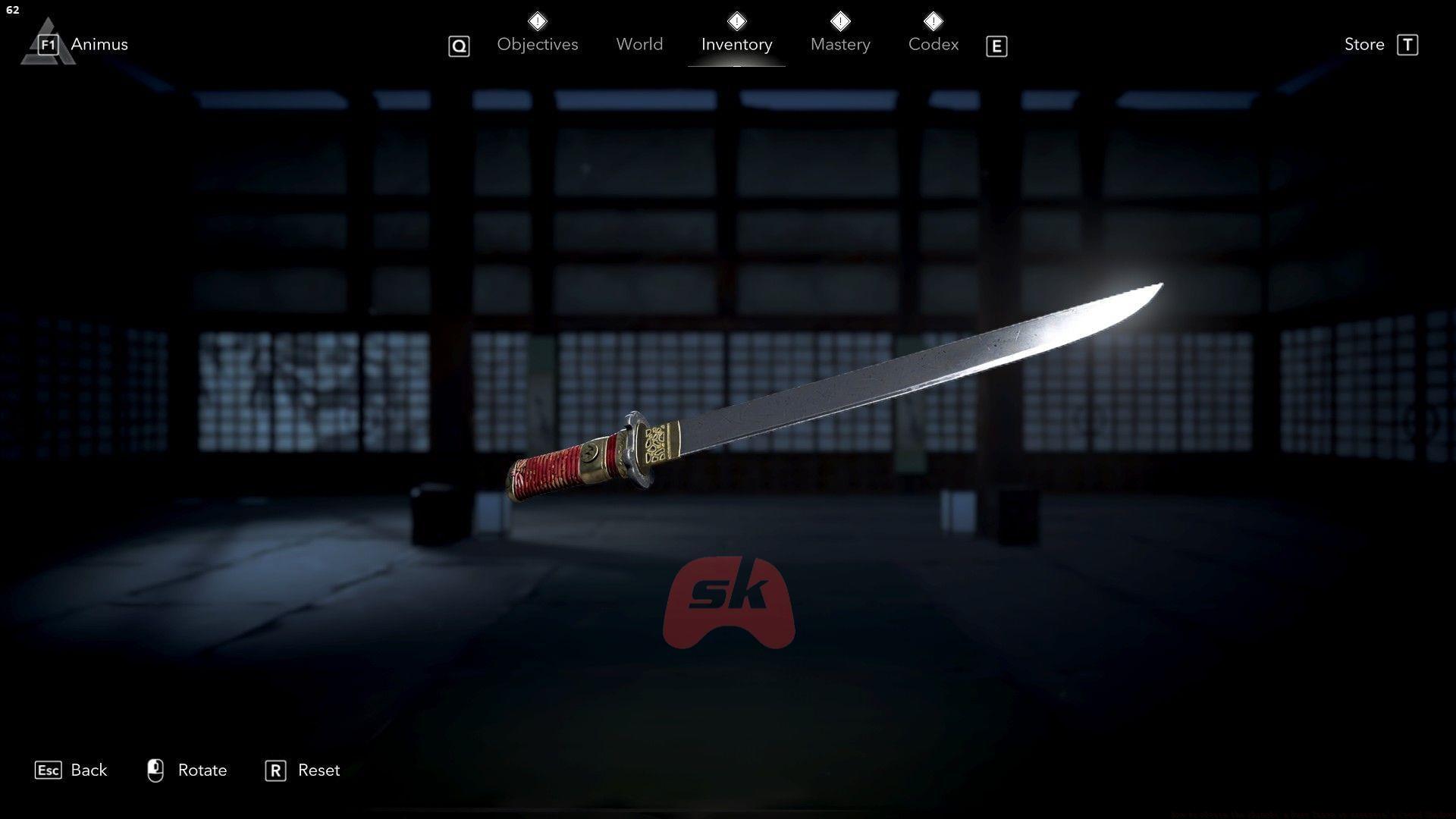The image size is (1456, 819).
Task: Select the diamond marker above Inventory
Action: (x=736, y=21)
